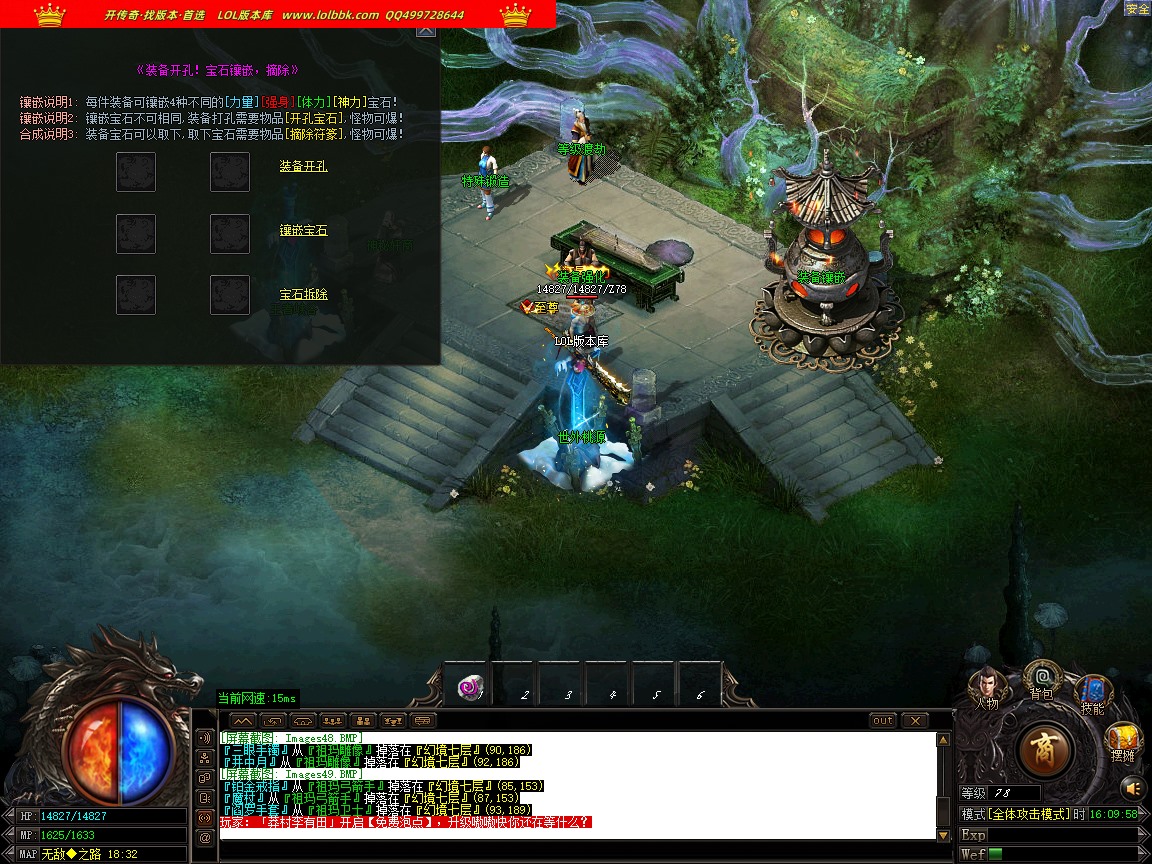Open the 人物 character panel
1152x864 pixels.
tap(987, 686)
